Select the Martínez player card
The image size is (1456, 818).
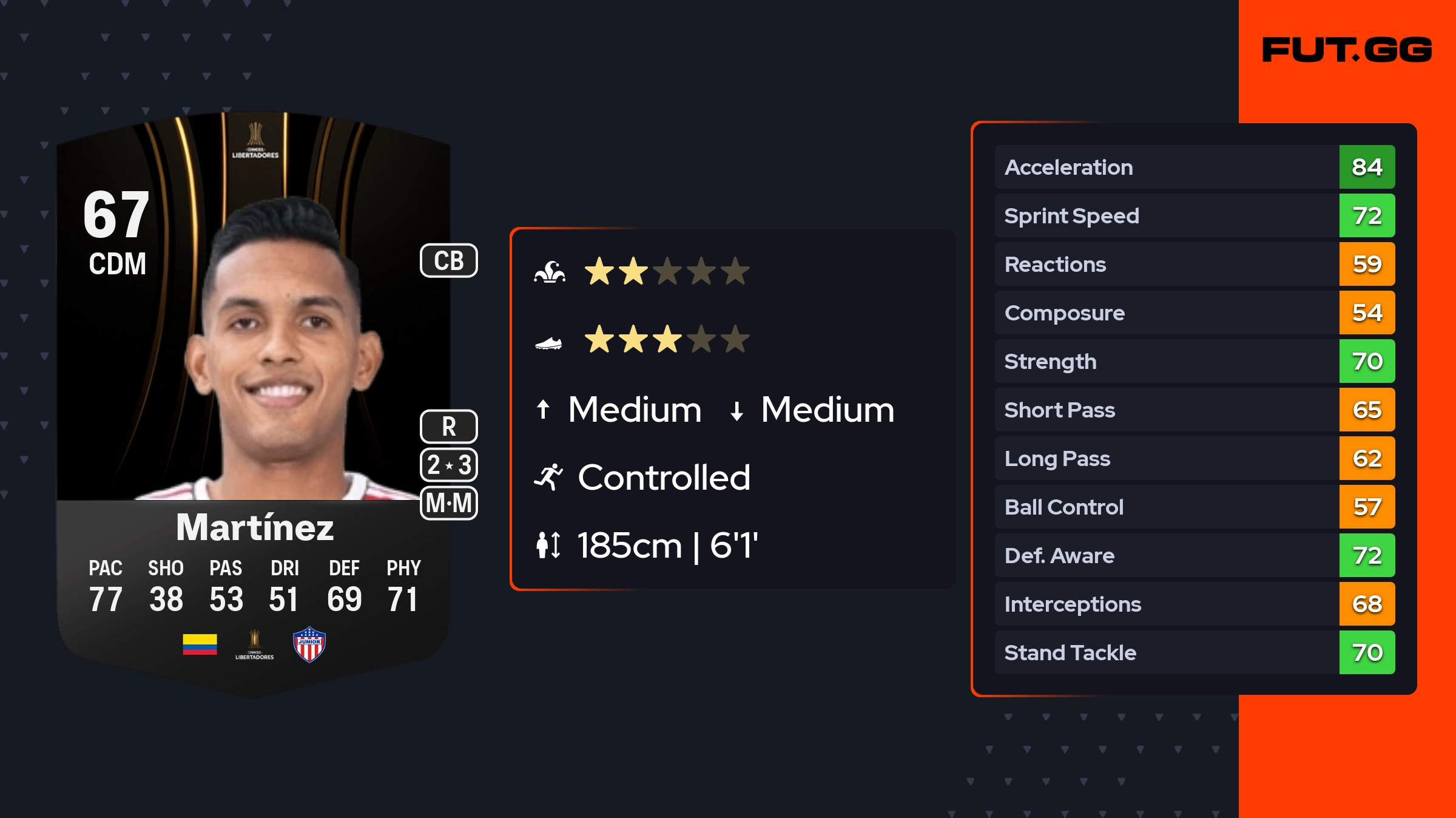(254, 401)
